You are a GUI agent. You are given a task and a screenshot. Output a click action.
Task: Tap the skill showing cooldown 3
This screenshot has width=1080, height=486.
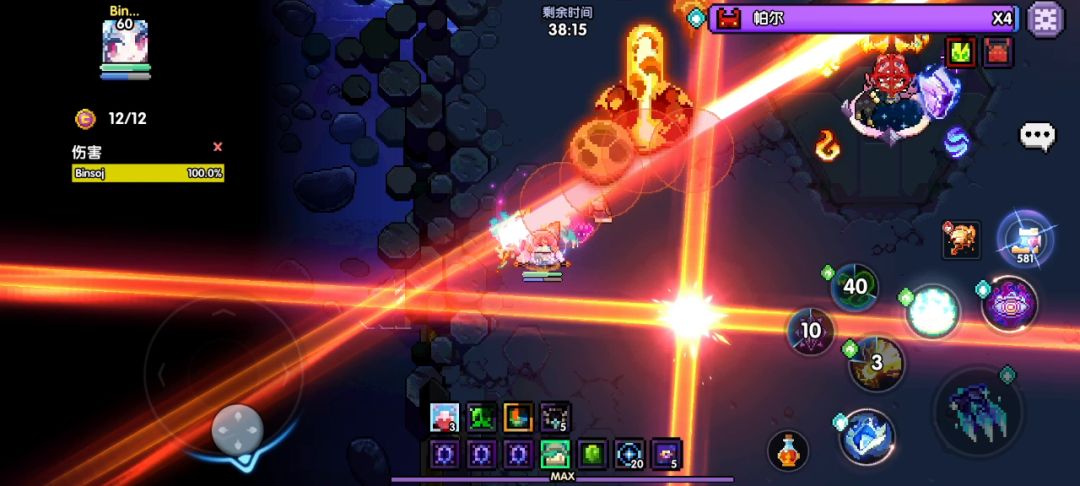(877, 363)
